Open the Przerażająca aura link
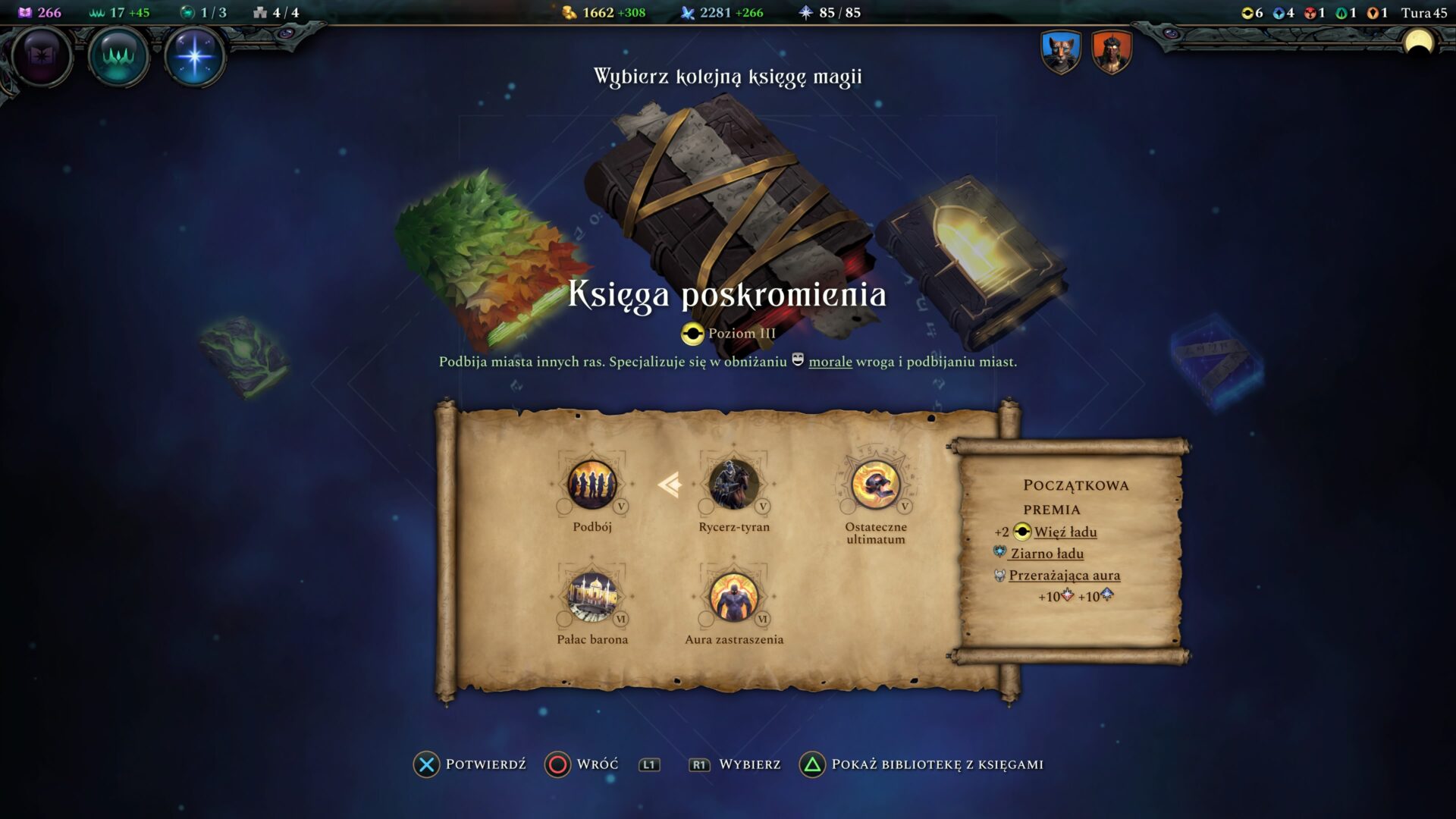 coord(1064,576)
